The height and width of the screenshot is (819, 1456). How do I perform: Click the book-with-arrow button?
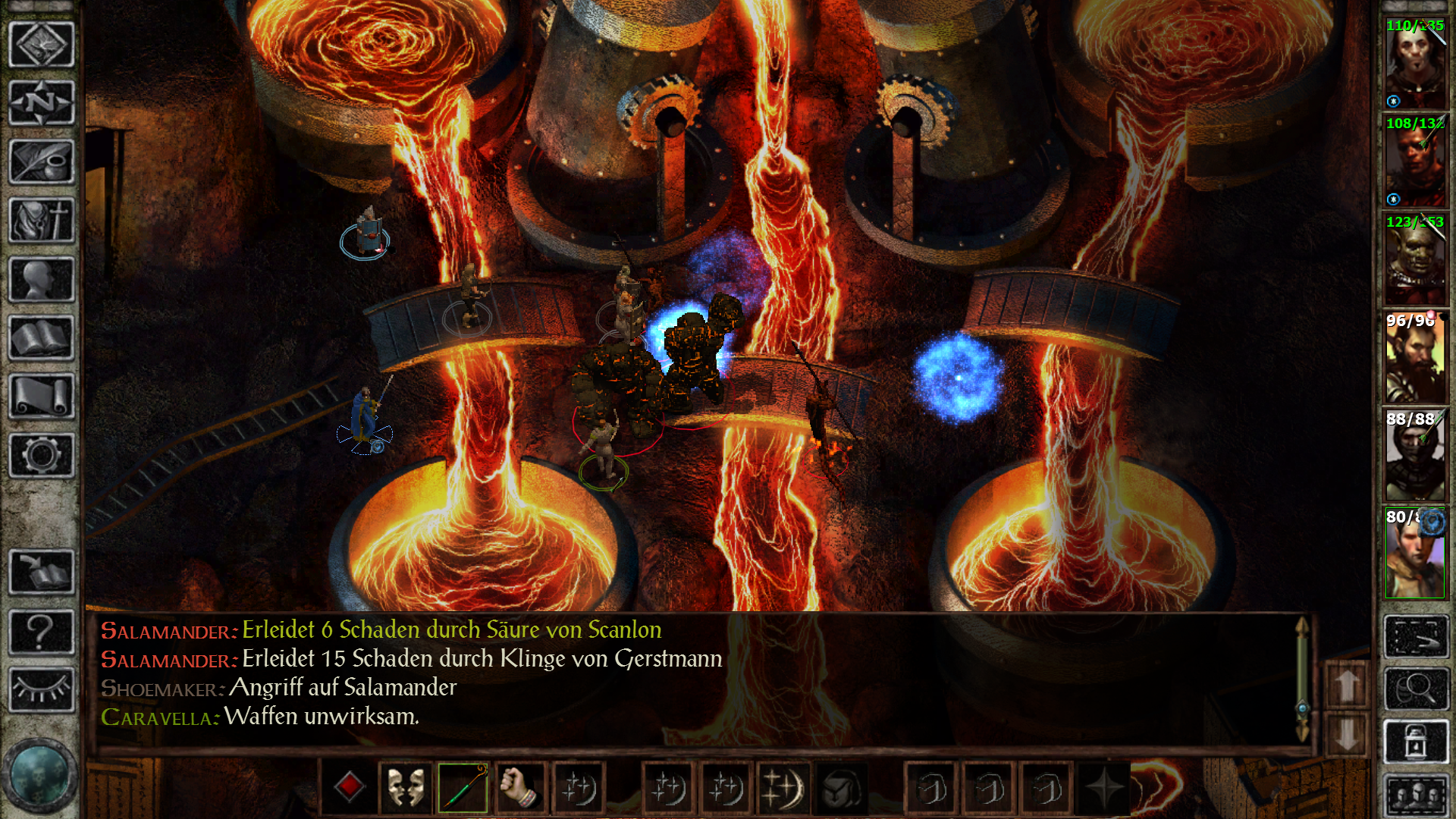41,571
